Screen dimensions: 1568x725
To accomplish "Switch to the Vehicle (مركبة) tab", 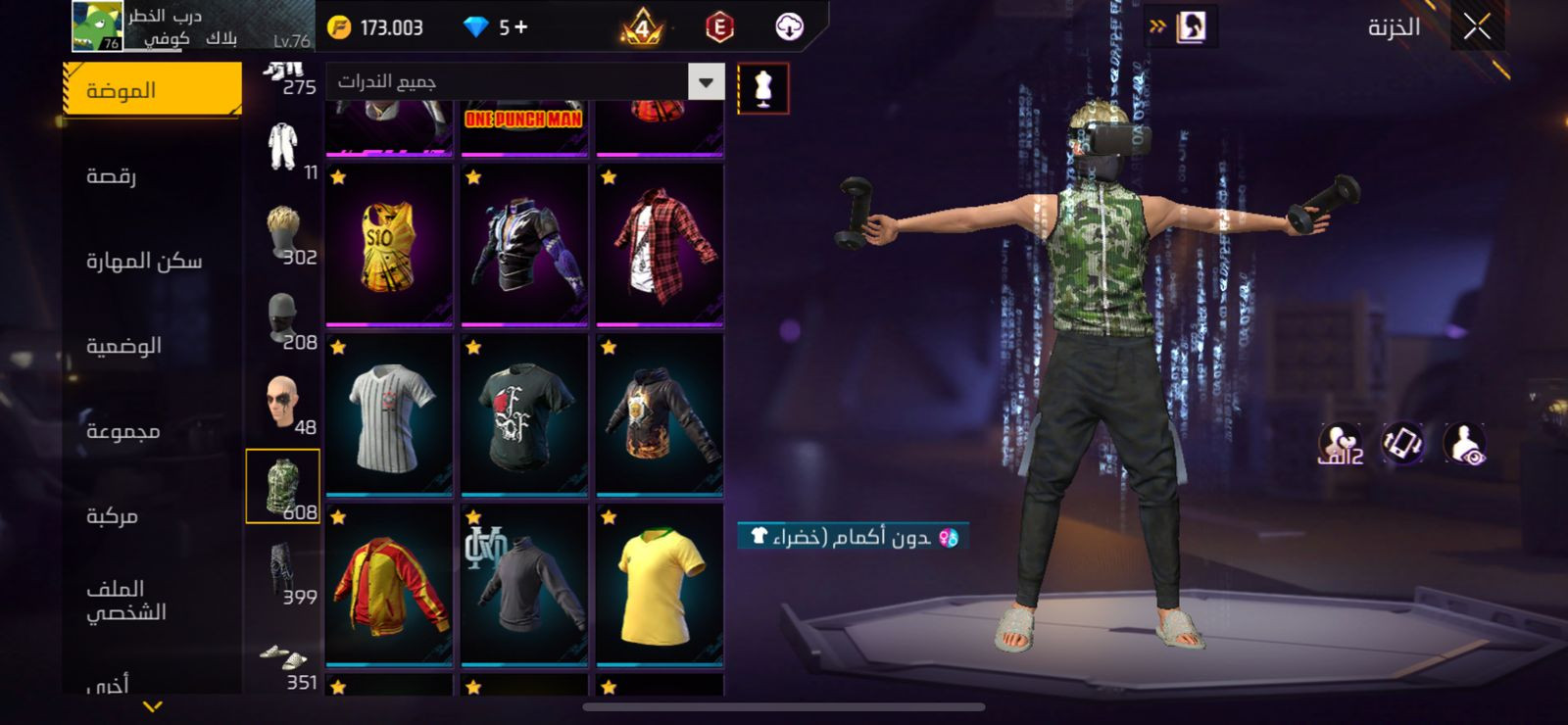I will [112, 515].
